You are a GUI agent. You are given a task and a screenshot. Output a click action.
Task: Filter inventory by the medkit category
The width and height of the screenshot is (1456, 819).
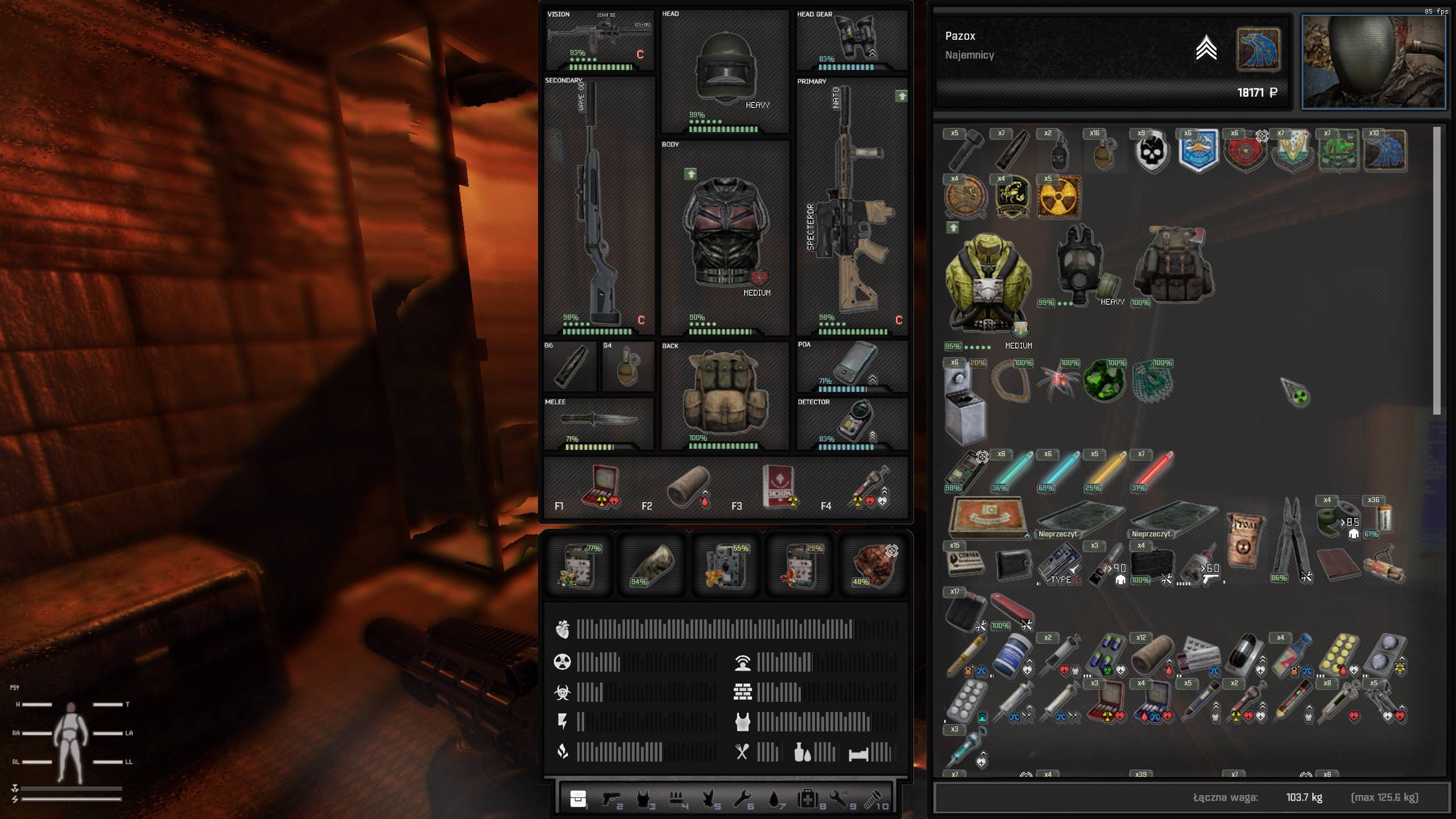coord(807,799)
